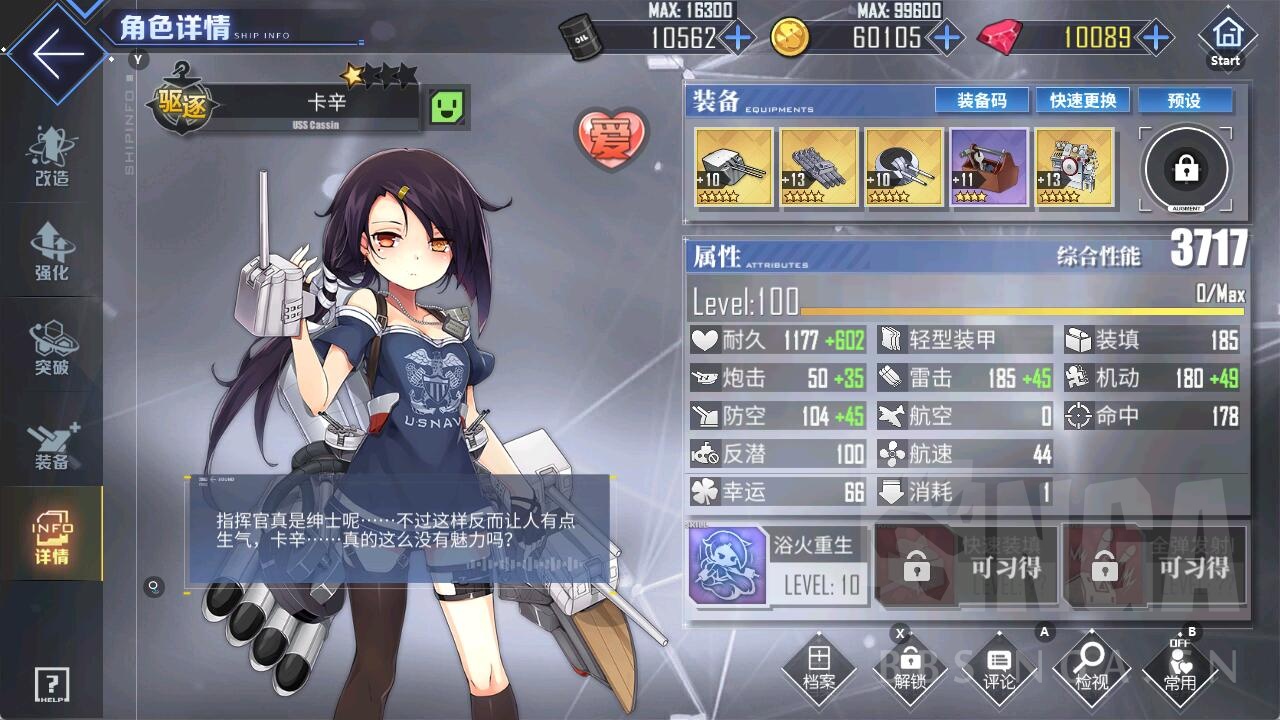Tap the locked augment slot
This screenshot has height=720, width=1280.
pos(1186,169)
